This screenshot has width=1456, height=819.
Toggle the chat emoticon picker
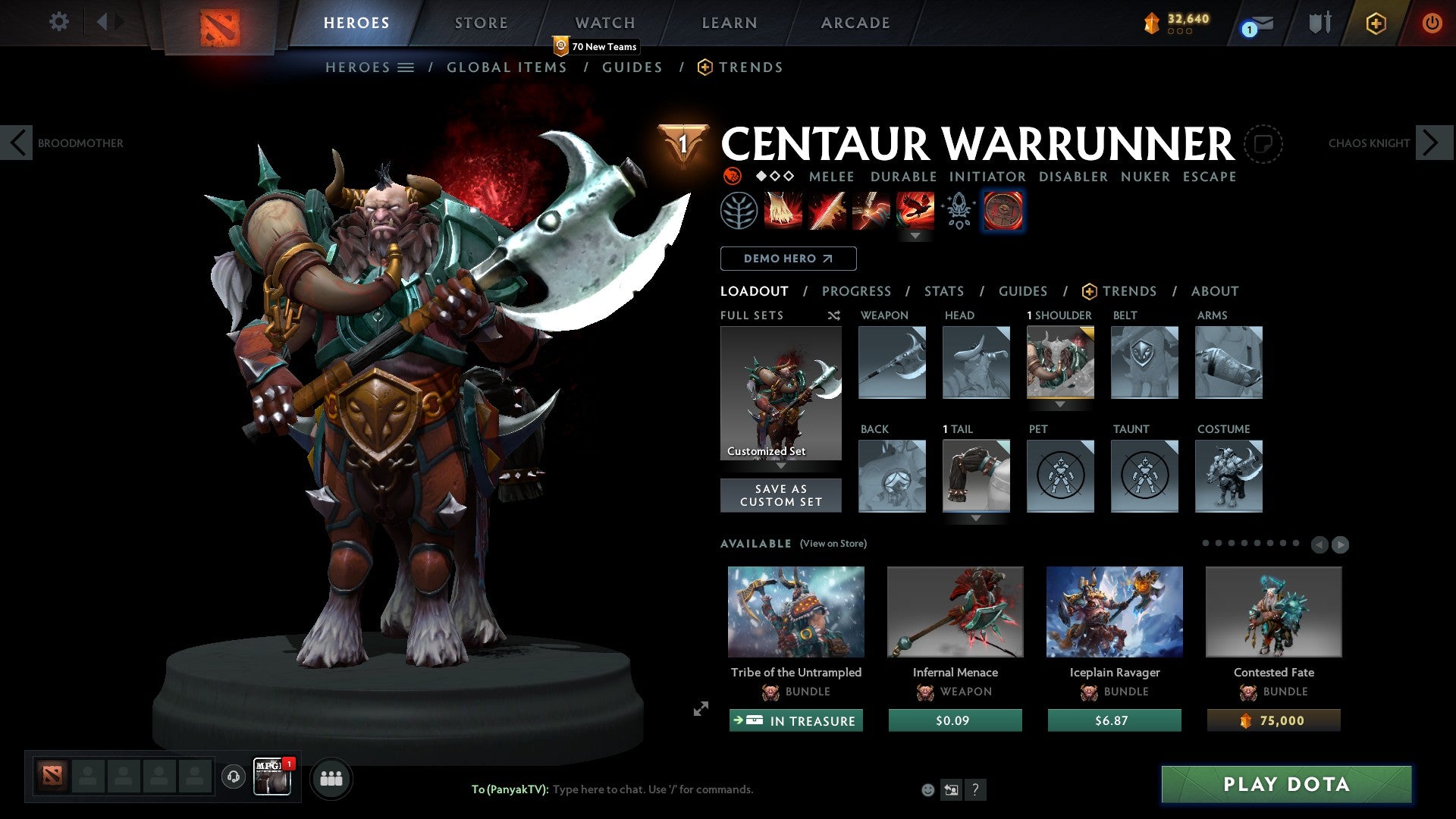pos(927,789)
